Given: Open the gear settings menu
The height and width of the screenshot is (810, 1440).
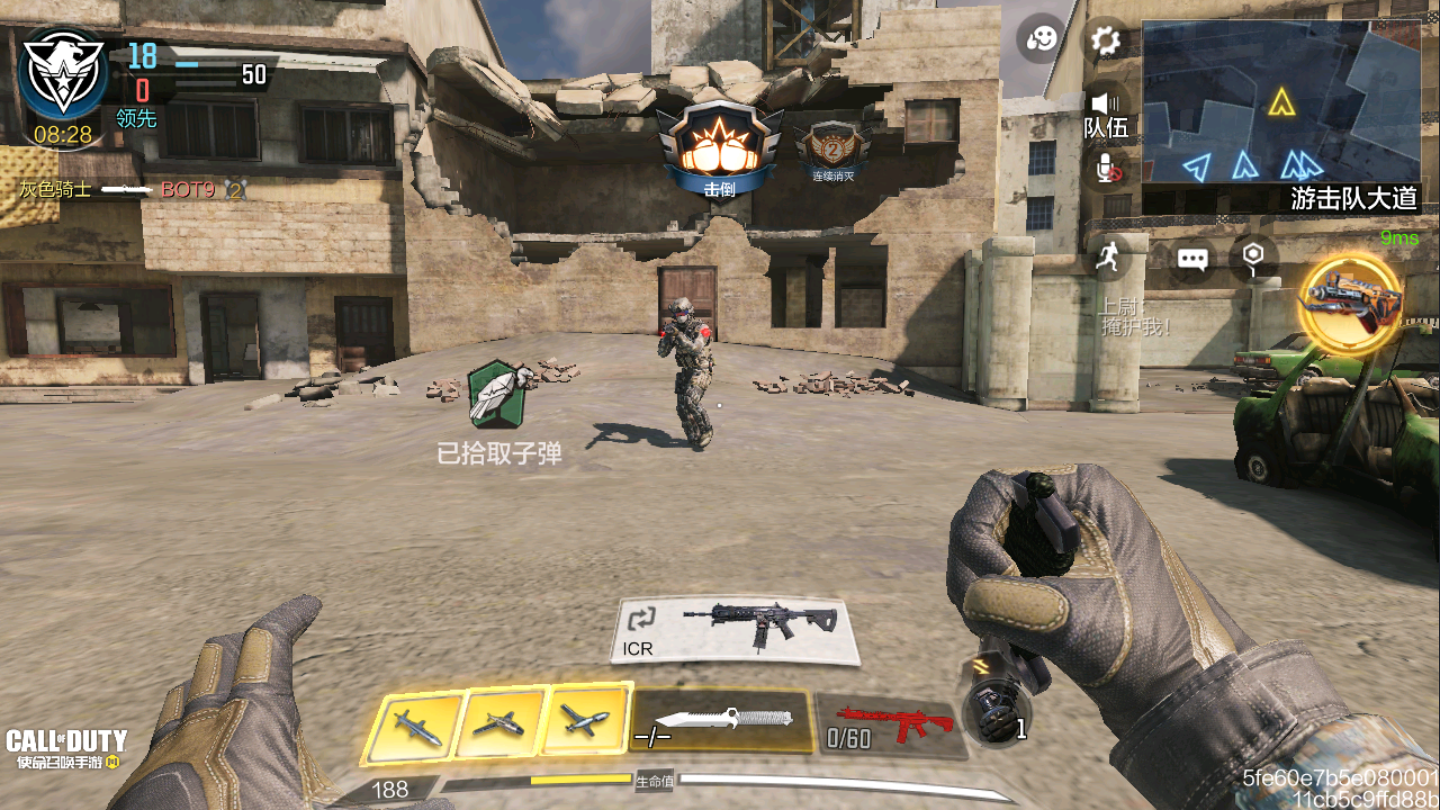Looking at the screenshot, I should point(1105,41).
